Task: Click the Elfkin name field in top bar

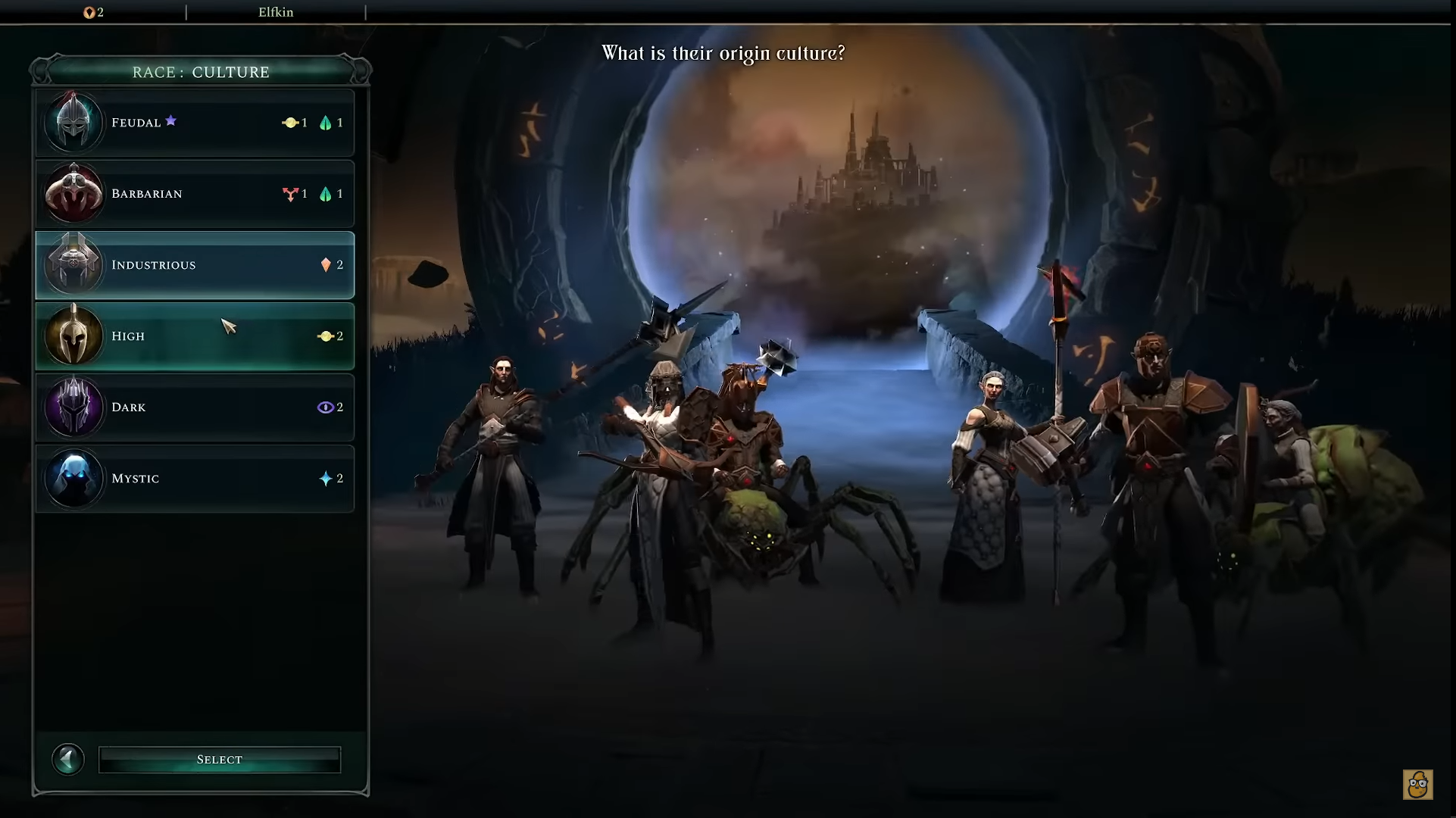Action: [276, 12]
